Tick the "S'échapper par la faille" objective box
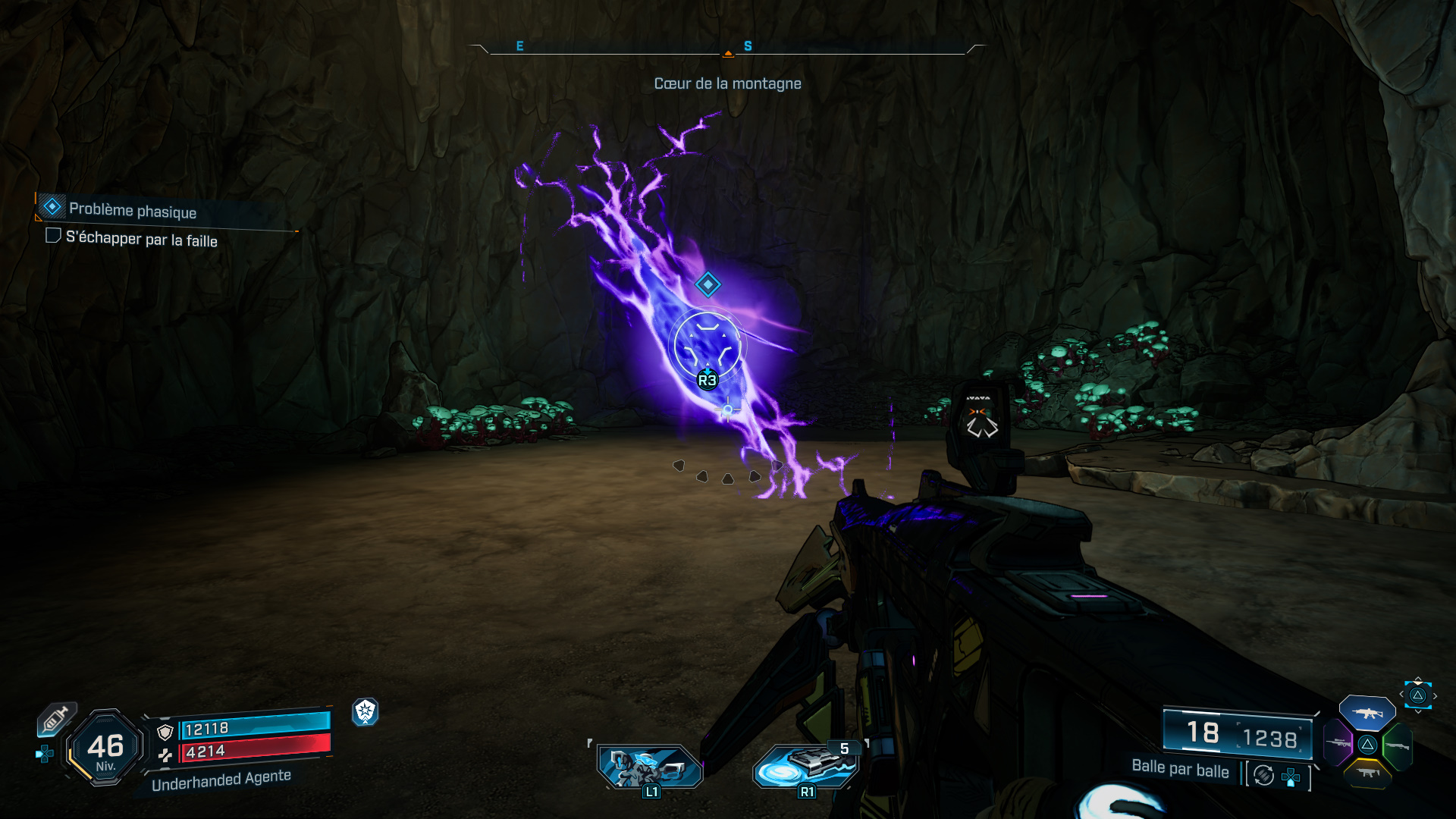The height and width of the screenshot is (819, 1456). (x=53, y=236)
